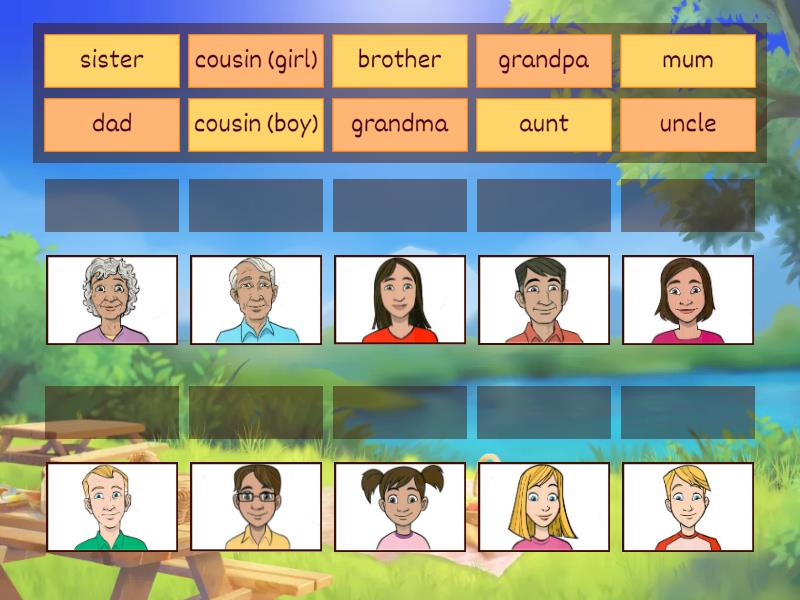The width and height of the screenshot is (800, 600).
Task: Pick the long blonde-haired girl picture
Action: coord(544,507)
